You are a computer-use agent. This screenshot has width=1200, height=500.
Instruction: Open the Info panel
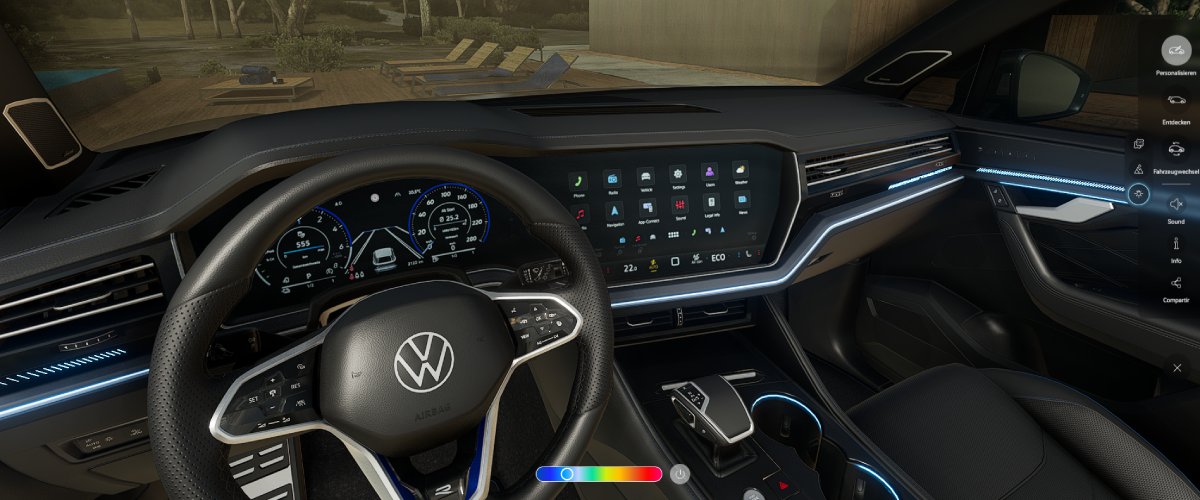[1176, 244]
